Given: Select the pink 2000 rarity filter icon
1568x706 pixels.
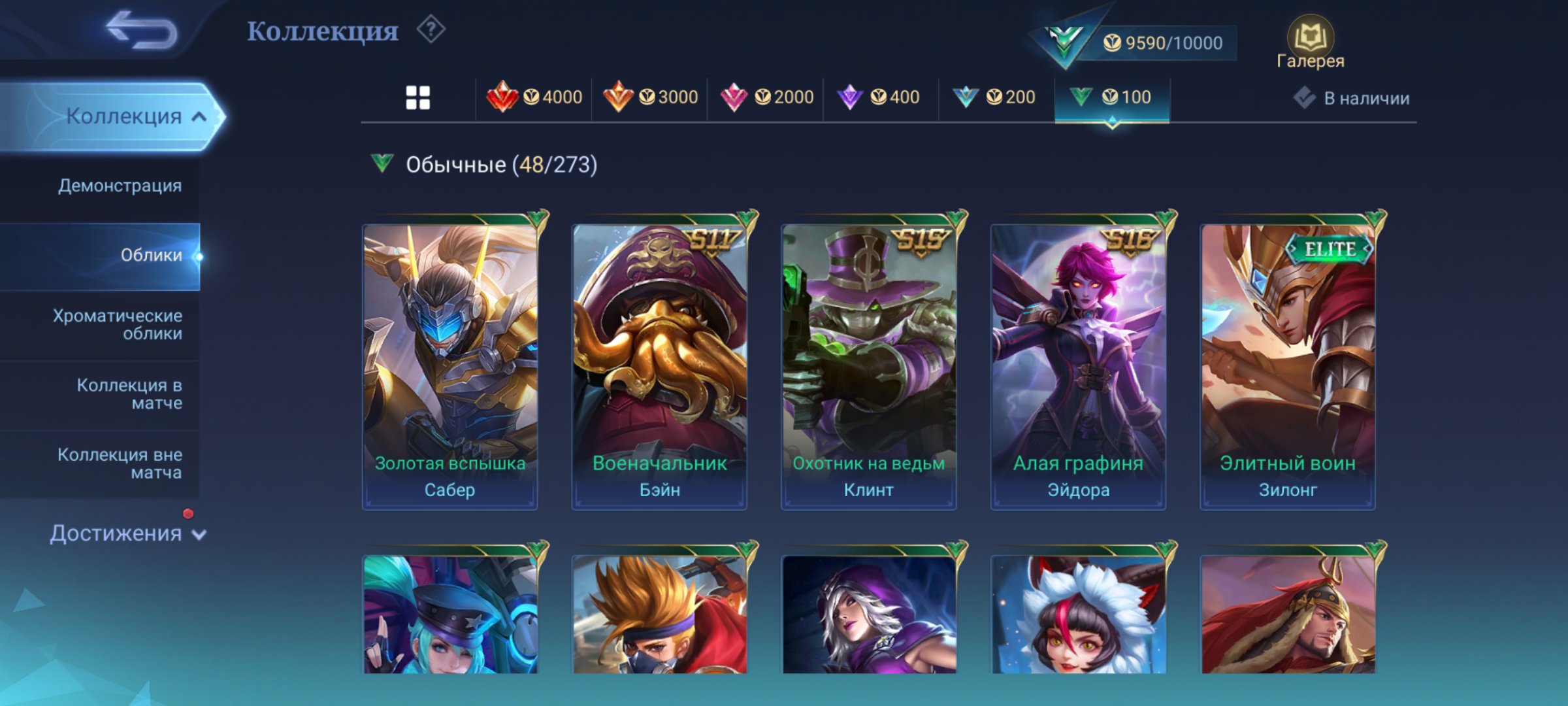Looking at the screenshot, I should coord(735,95).
